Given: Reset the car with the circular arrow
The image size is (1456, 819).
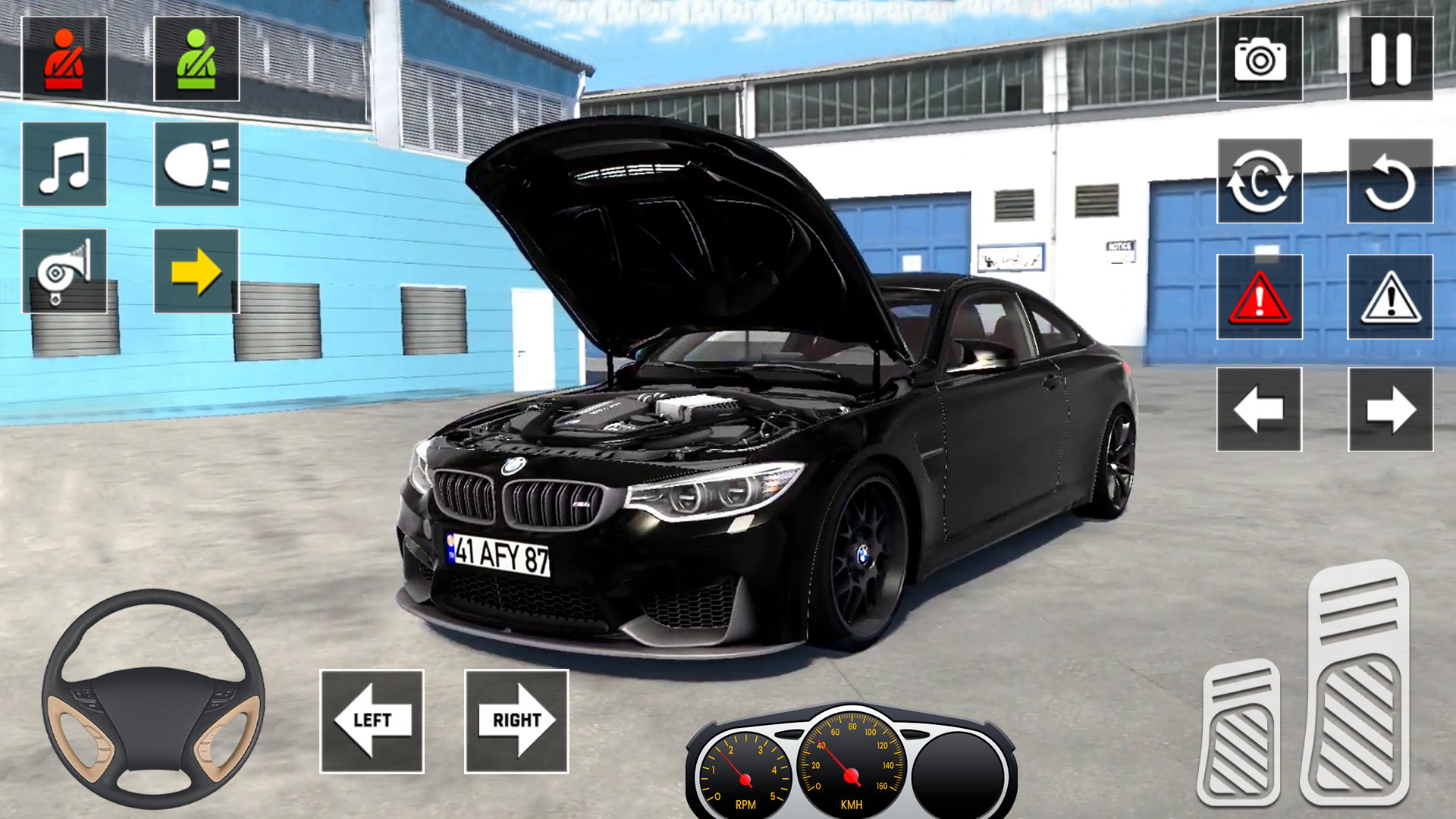Looking at the screenshot, I should 1390,181.
